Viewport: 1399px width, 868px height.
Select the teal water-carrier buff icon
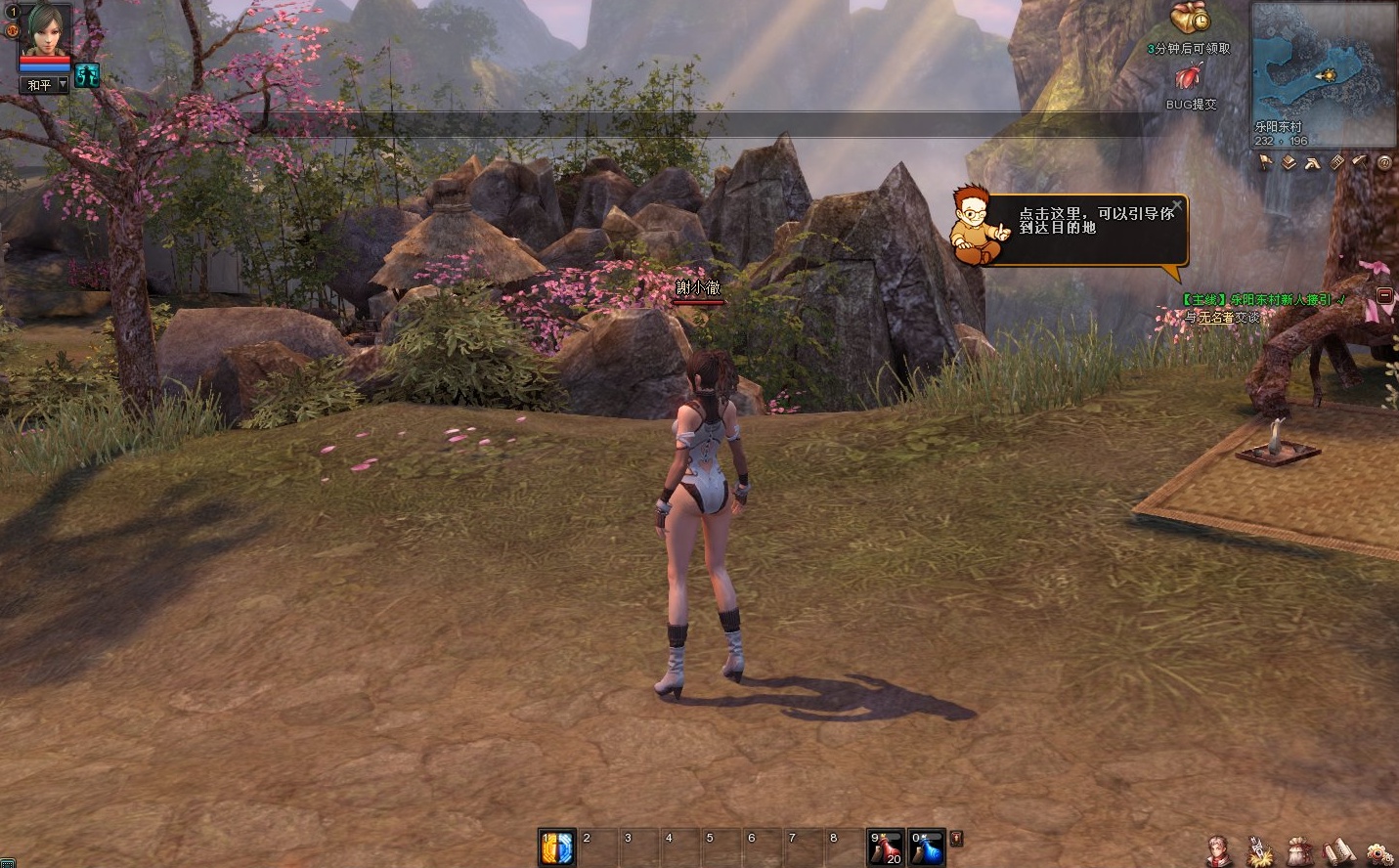[88, 75]
